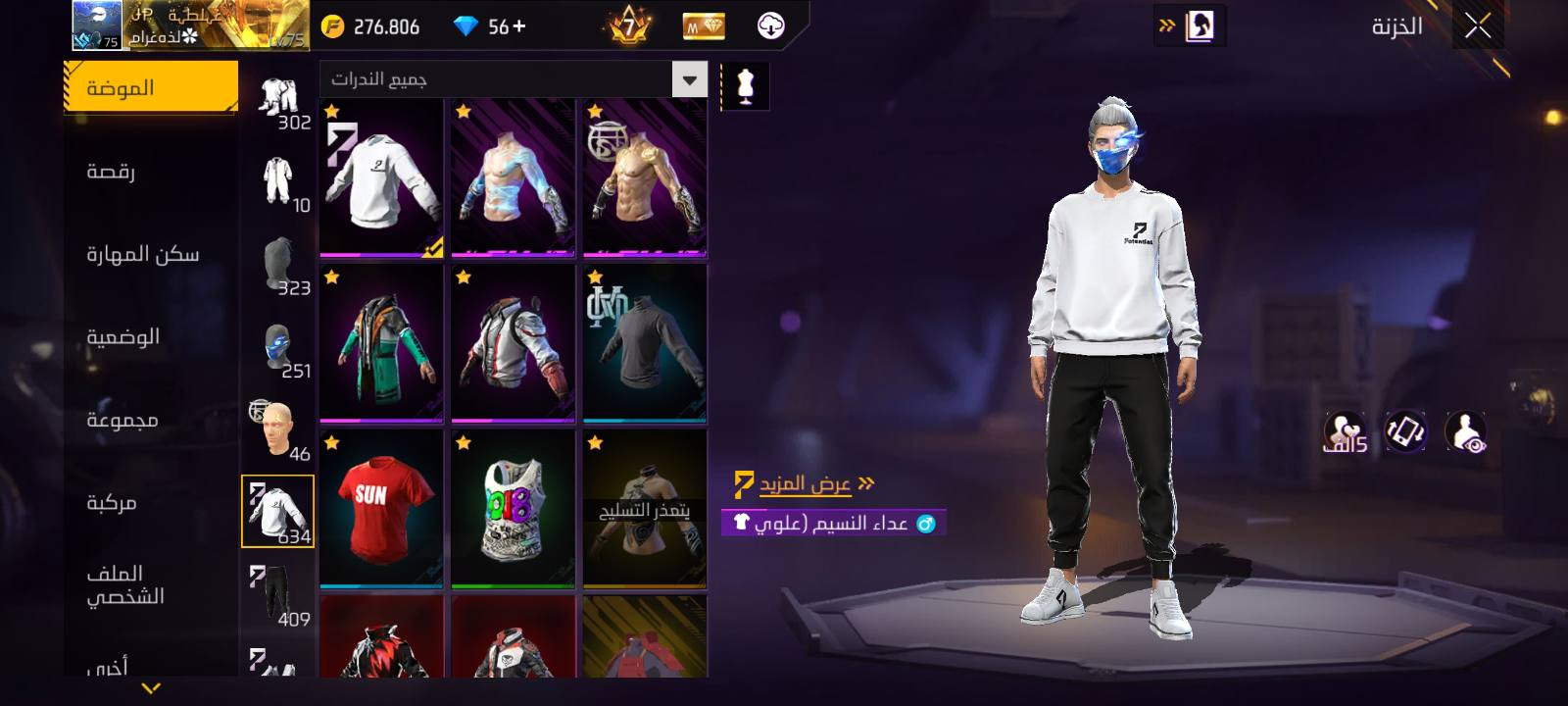The width and height of the screenshot is (1568, 706).
Task: Select the white Potential hoodie item
Action: point(381,178)
